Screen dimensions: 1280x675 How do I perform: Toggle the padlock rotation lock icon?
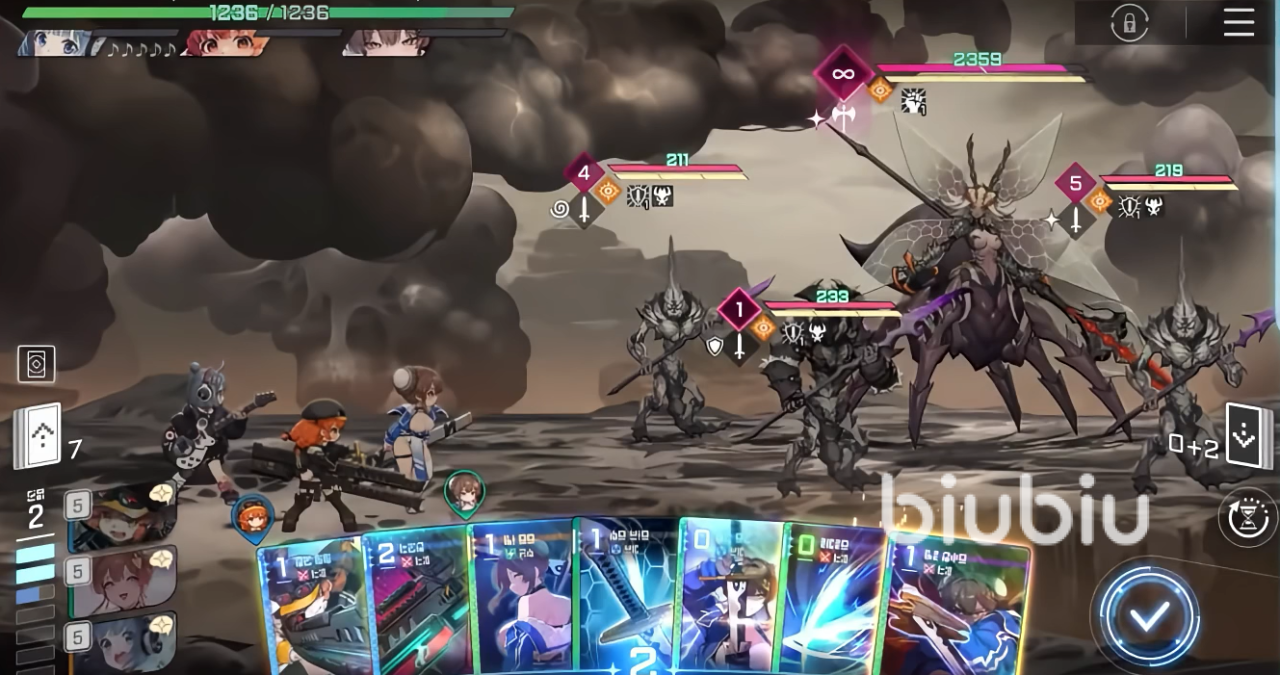coord(1129,23)
